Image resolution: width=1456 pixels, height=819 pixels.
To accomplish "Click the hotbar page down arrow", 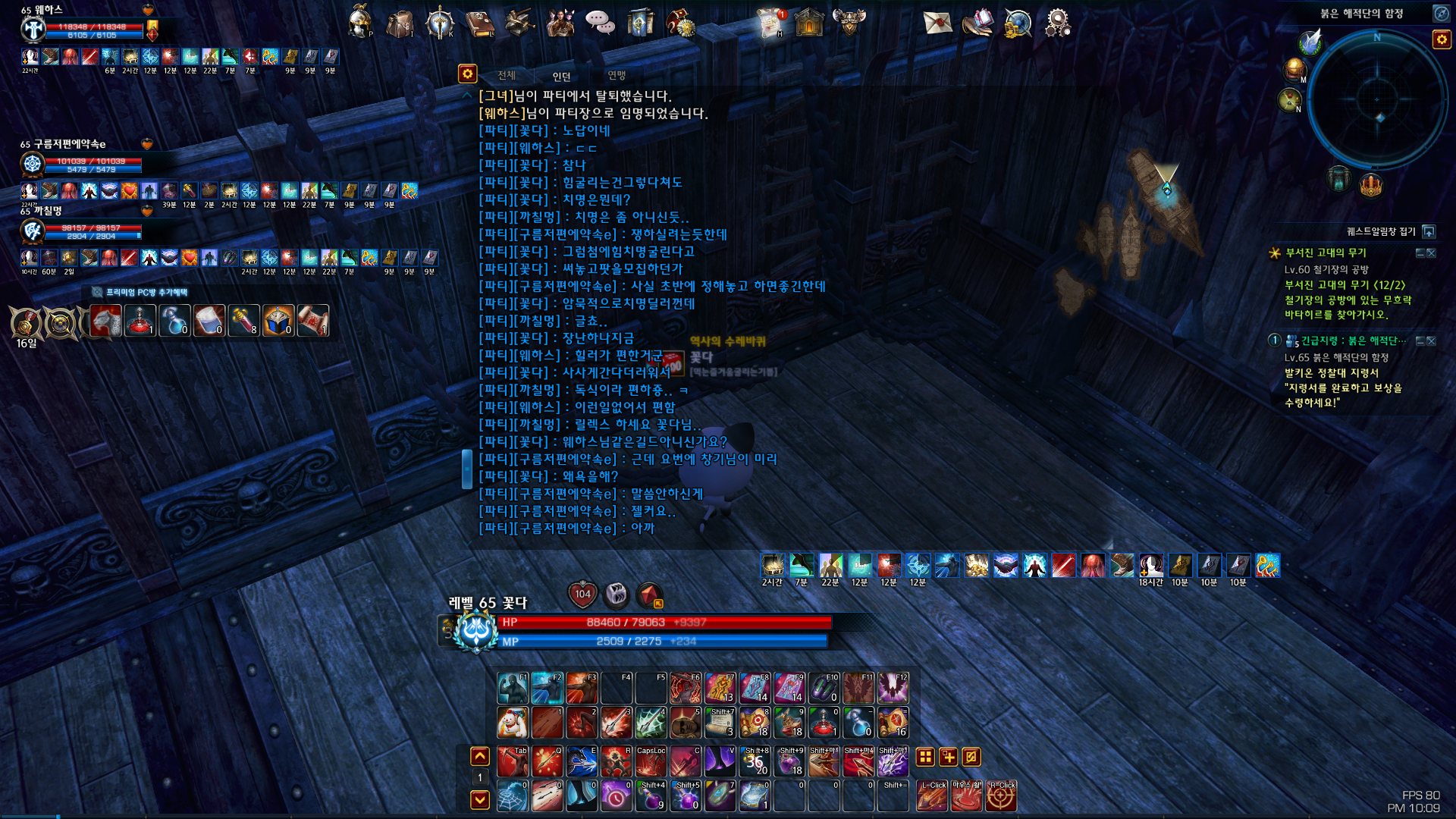I will tap(480, 799).
